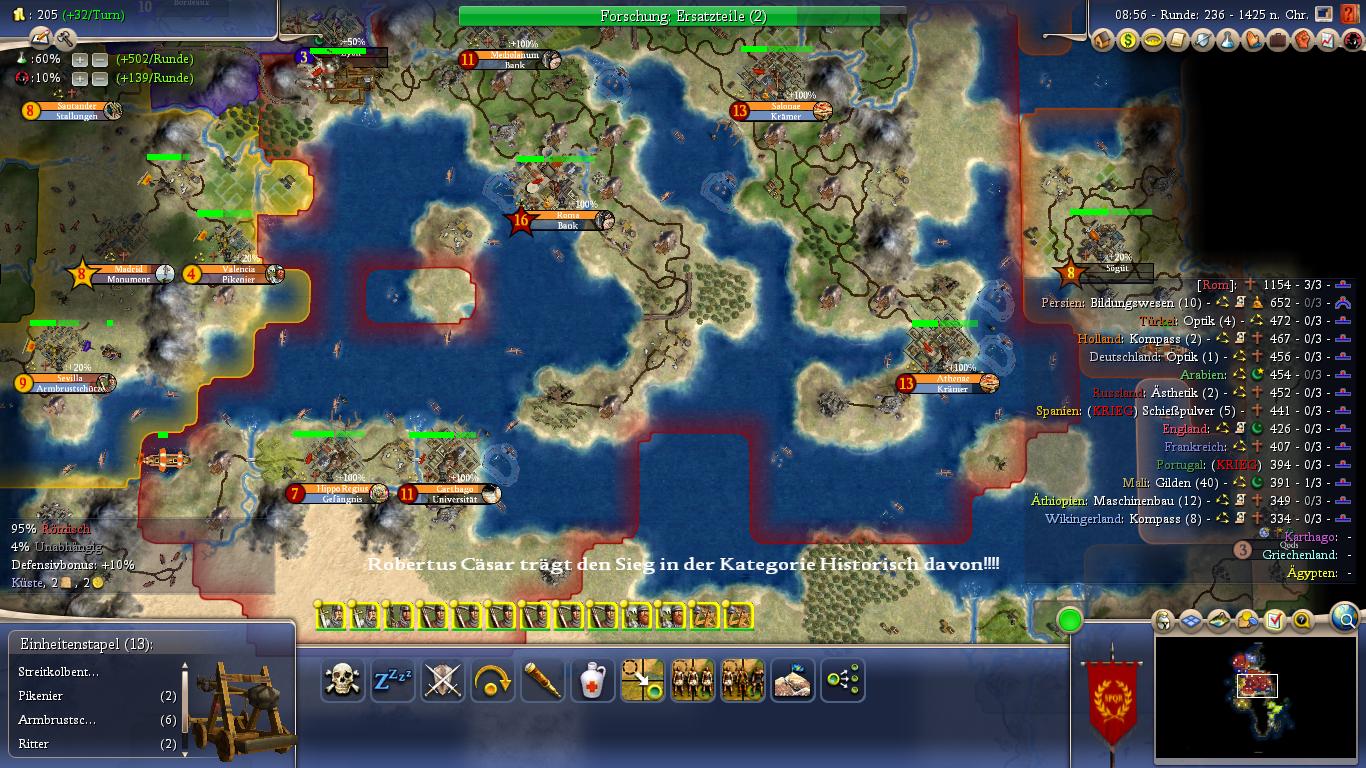Select the Roma city name bar

point(567,220)
